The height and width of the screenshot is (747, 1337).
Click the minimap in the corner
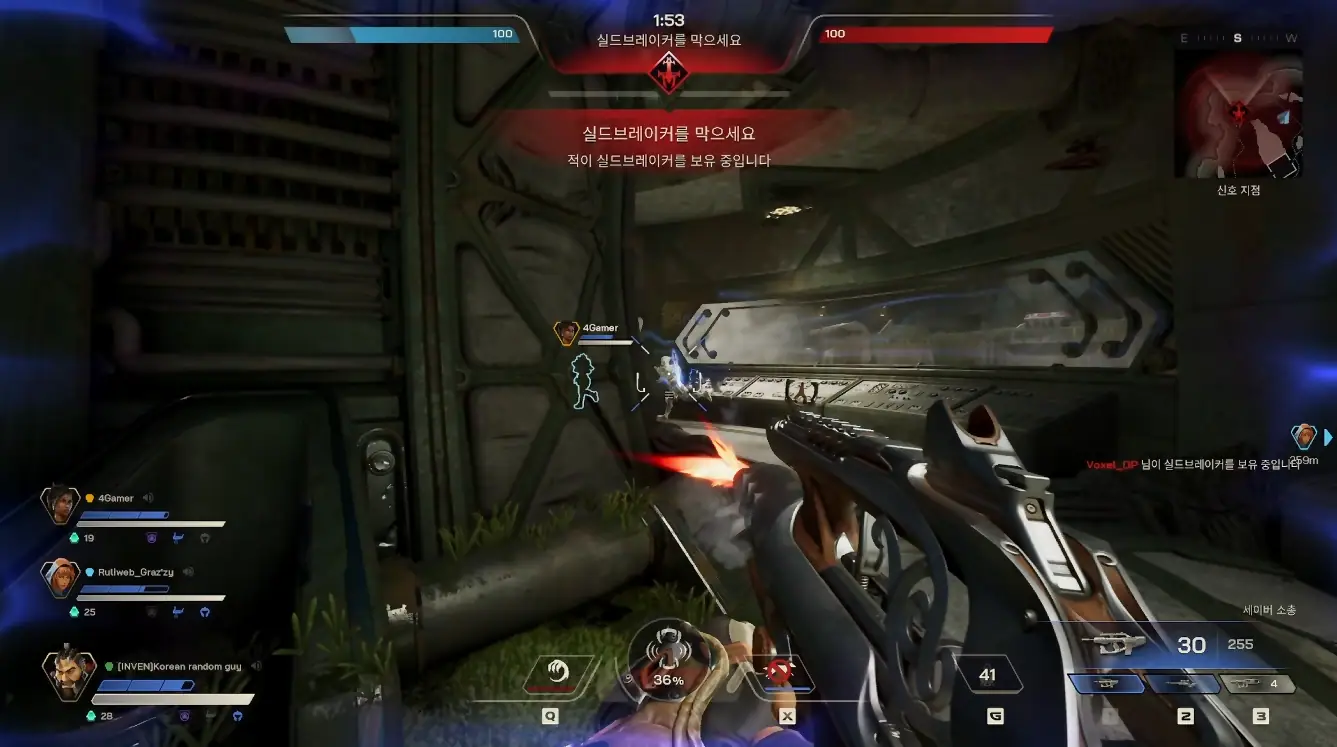(x=1240, y=114)
